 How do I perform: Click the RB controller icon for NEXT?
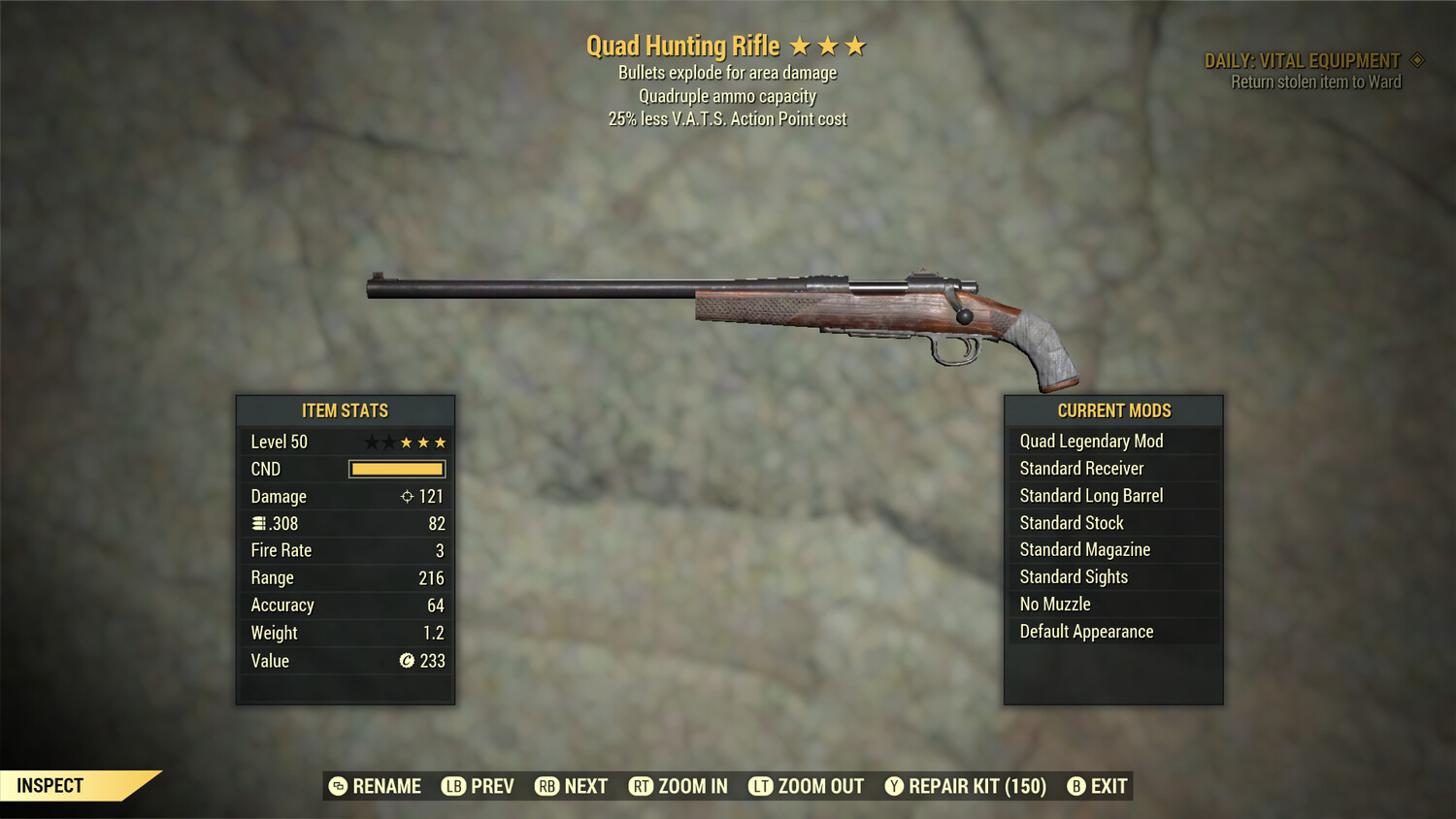click(x=545, y=786)
